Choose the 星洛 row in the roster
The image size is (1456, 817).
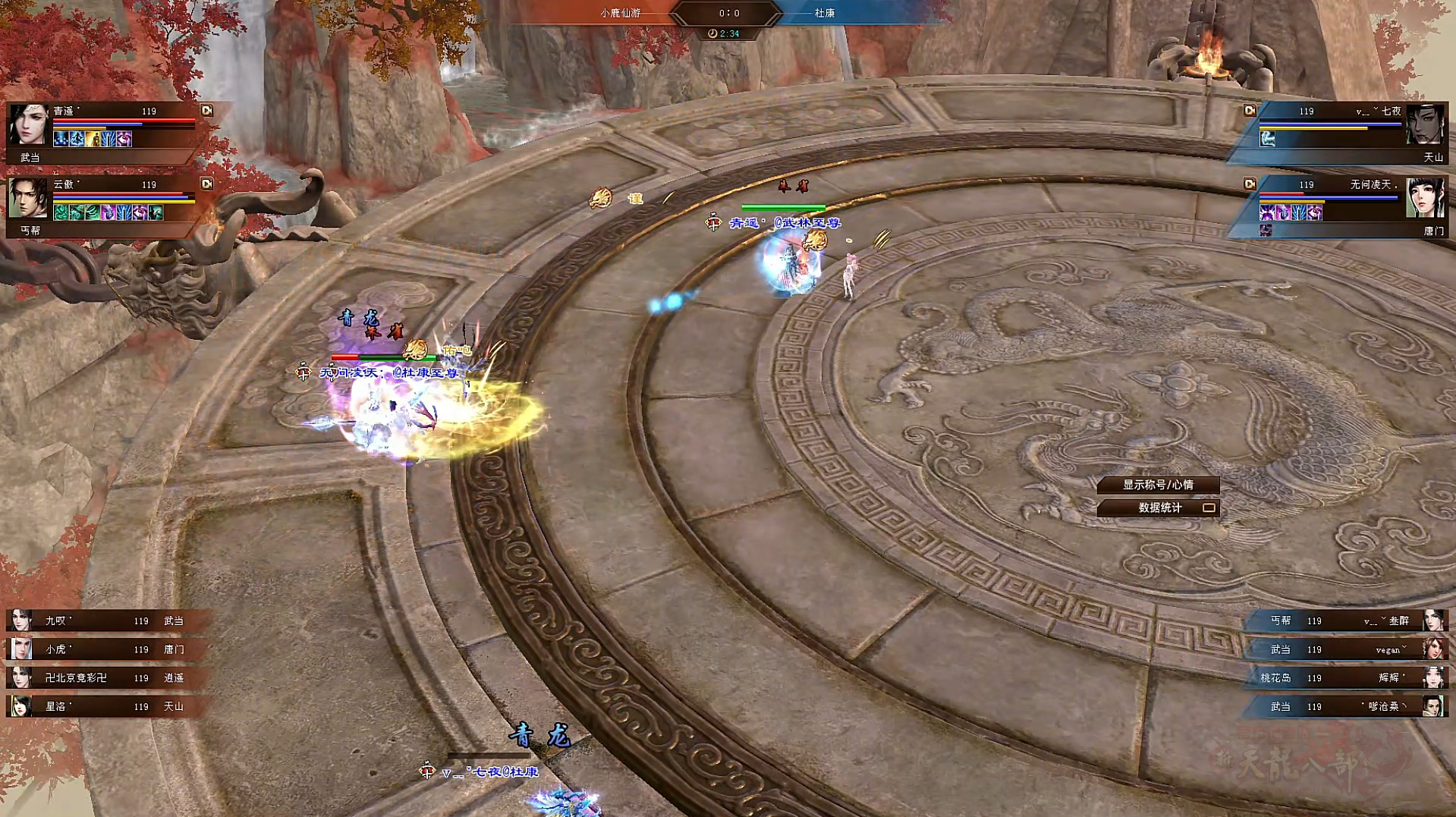click(106, 706)
